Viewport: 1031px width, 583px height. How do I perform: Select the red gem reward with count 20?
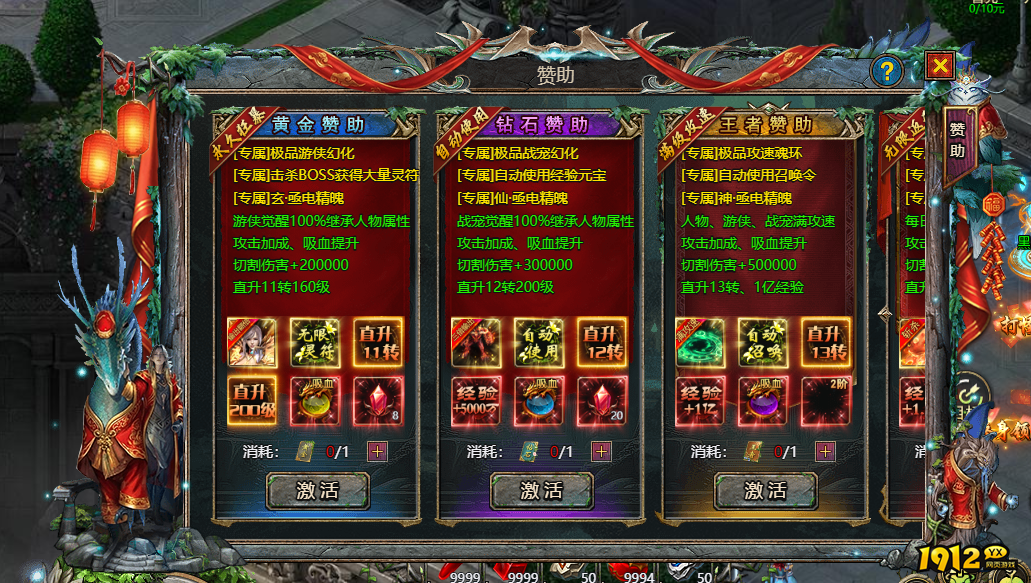601,401
